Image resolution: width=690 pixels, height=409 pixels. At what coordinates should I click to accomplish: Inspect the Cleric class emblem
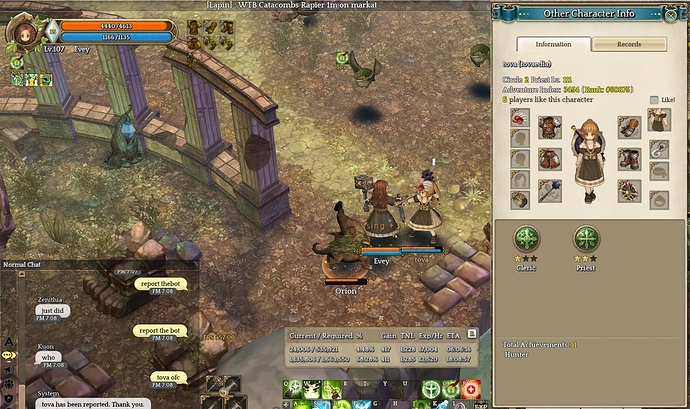[x=527, y=238]
